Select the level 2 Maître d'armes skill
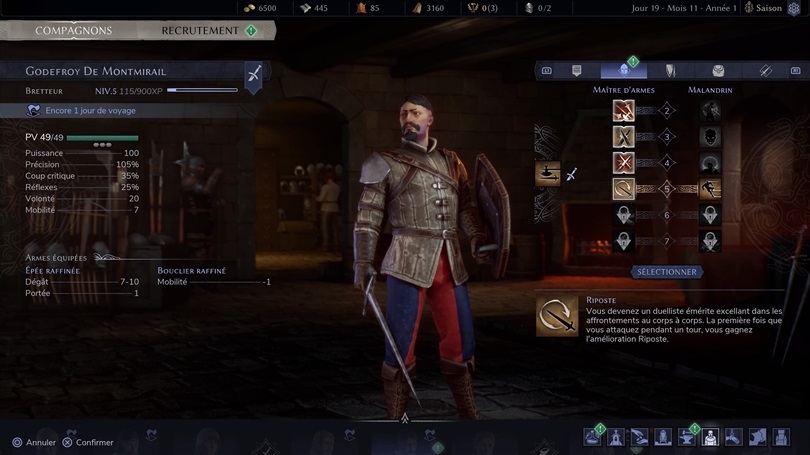Screen dimensions: 810x455 (623, 110)
